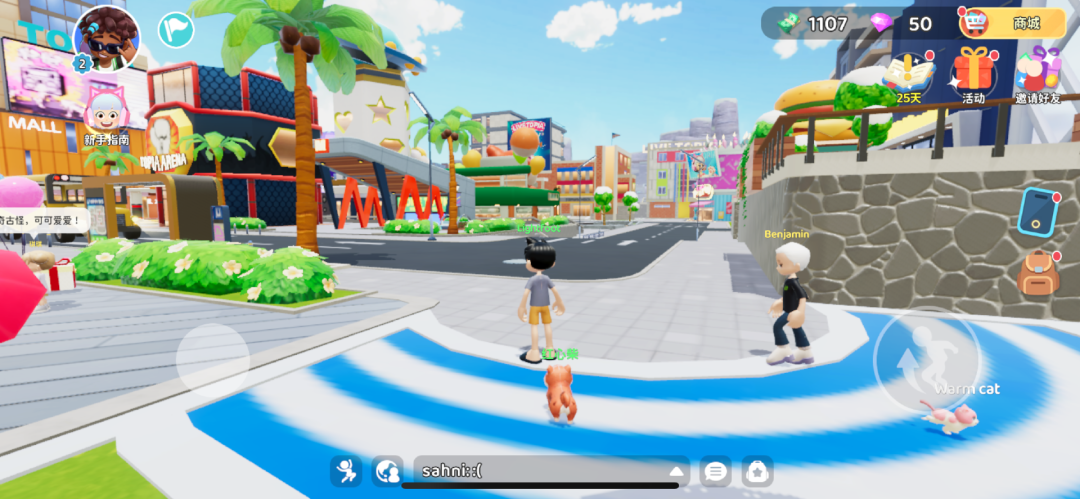Open the blue phone icon
Viewport: 1080px width, 499px height.
point(1038,211)
